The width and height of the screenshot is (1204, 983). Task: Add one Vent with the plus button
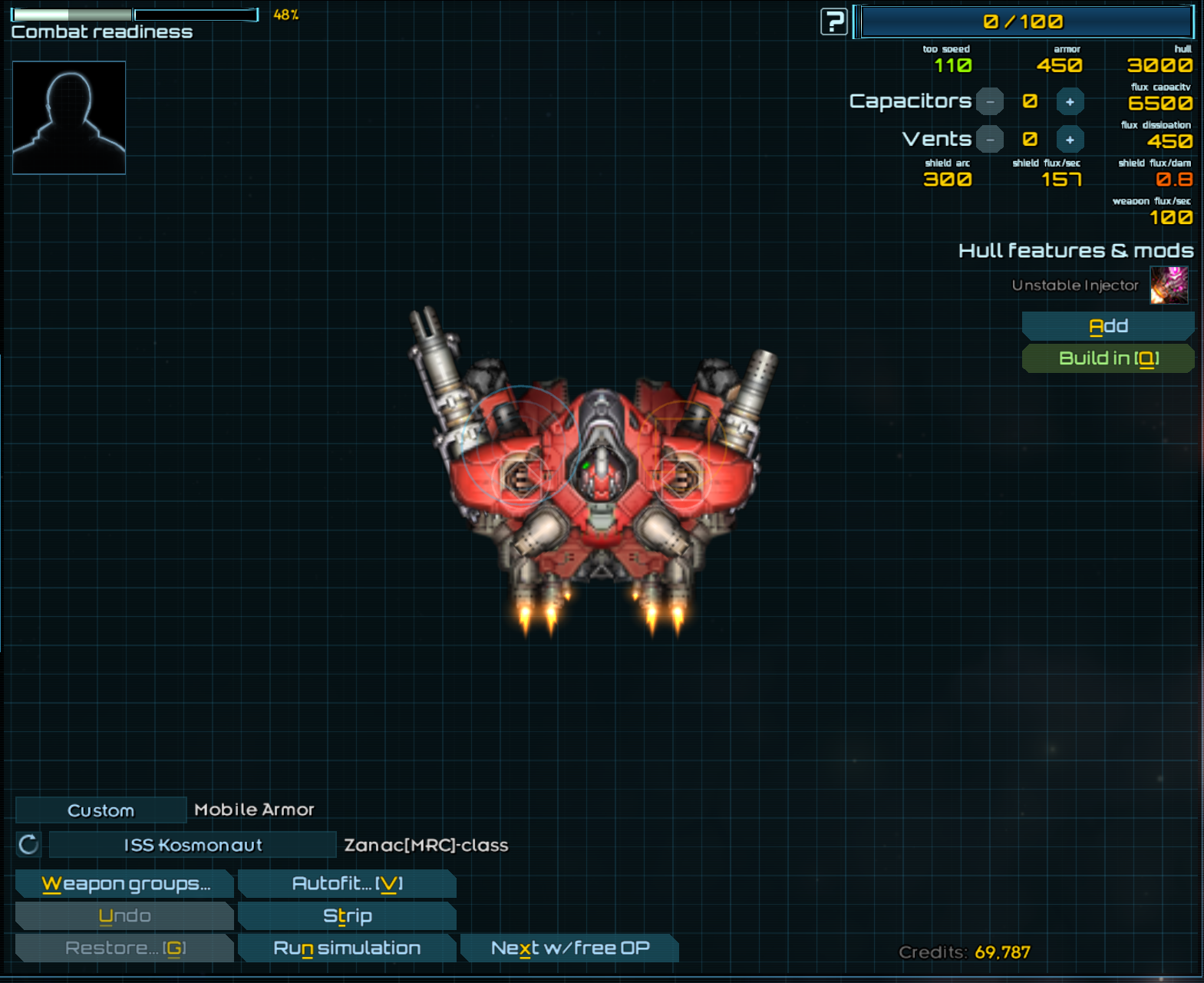pos(1070,140)
